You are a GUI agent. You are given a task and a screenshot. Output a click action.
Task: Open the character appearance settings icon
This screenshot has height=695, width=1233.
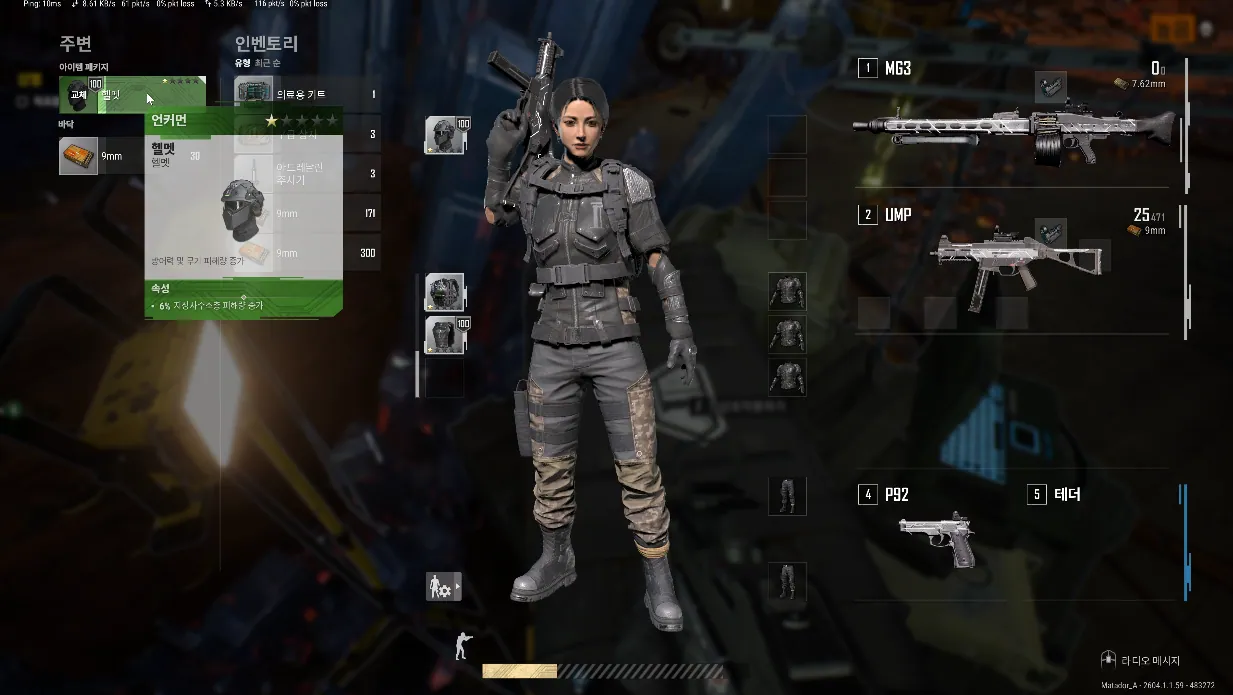pyautogui.click(x=443, y=587)
